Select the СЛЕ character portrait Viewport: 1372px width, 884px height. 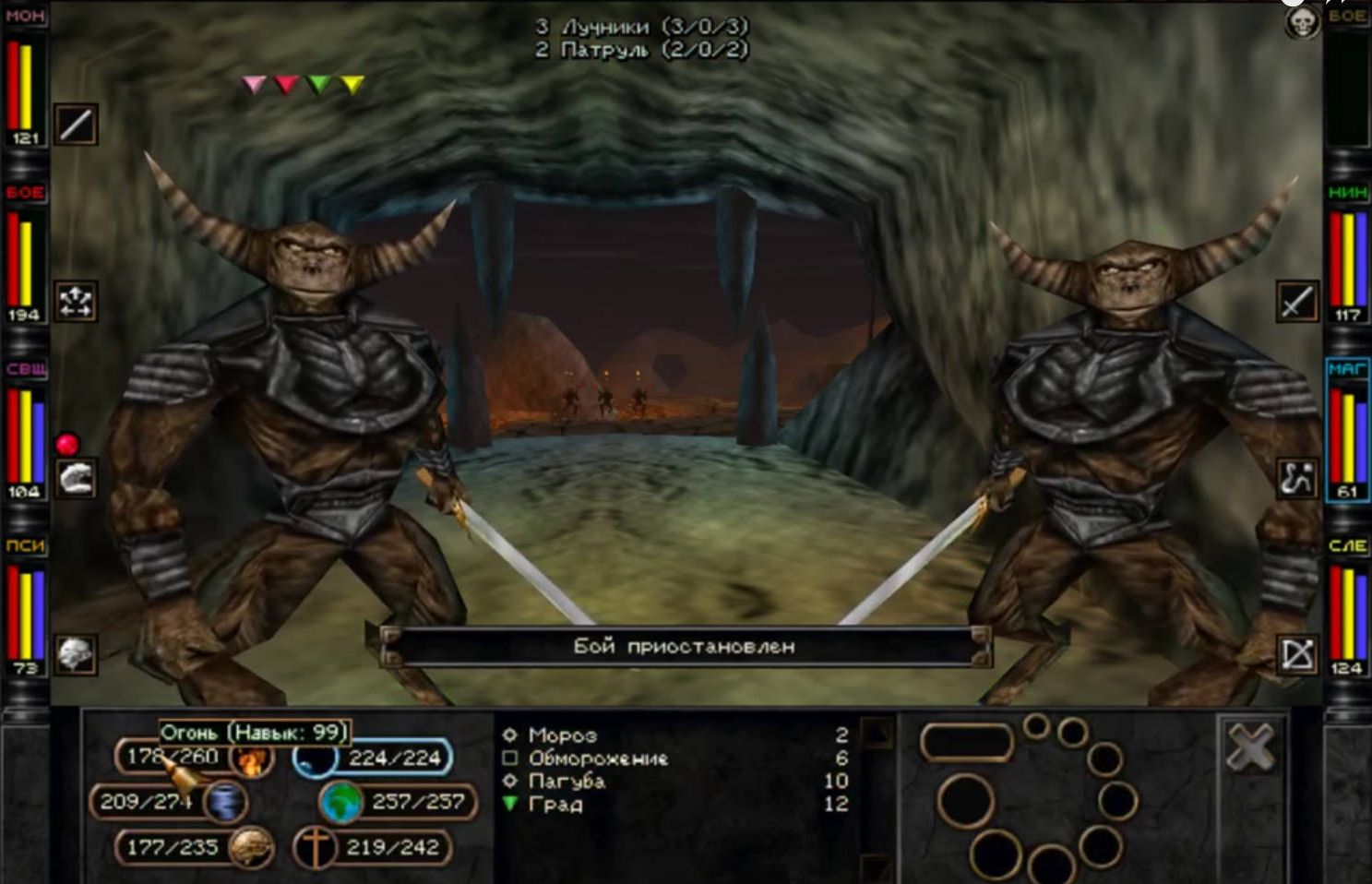(1347, 609)
